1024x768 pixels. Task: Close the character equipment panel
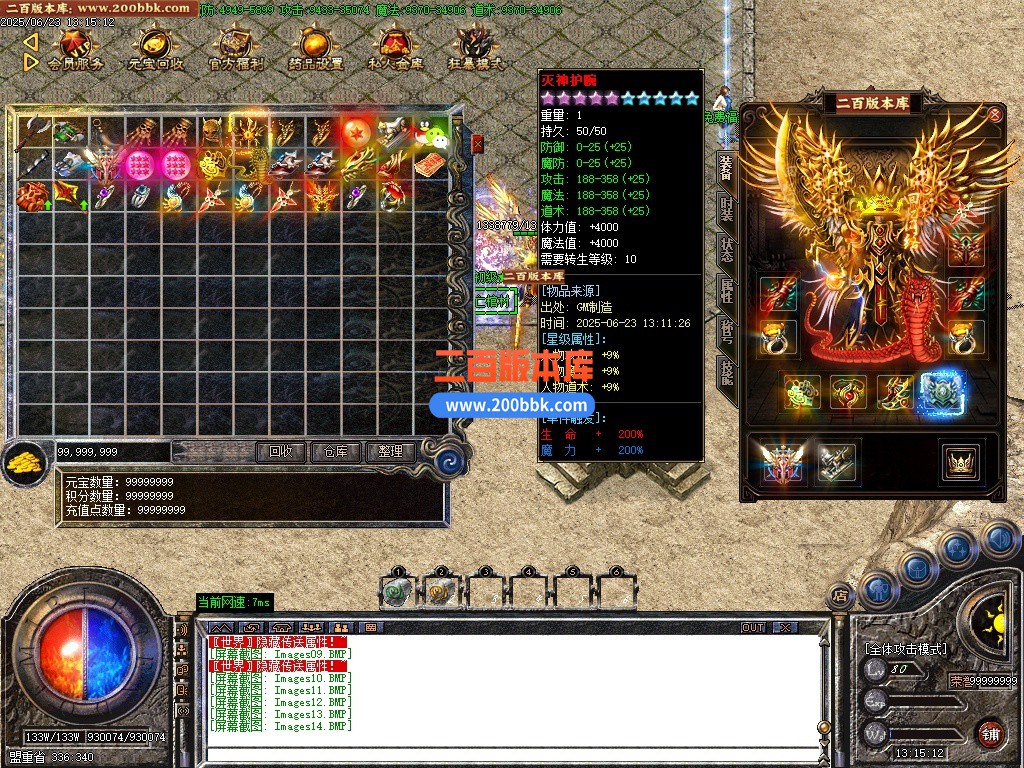994,114
